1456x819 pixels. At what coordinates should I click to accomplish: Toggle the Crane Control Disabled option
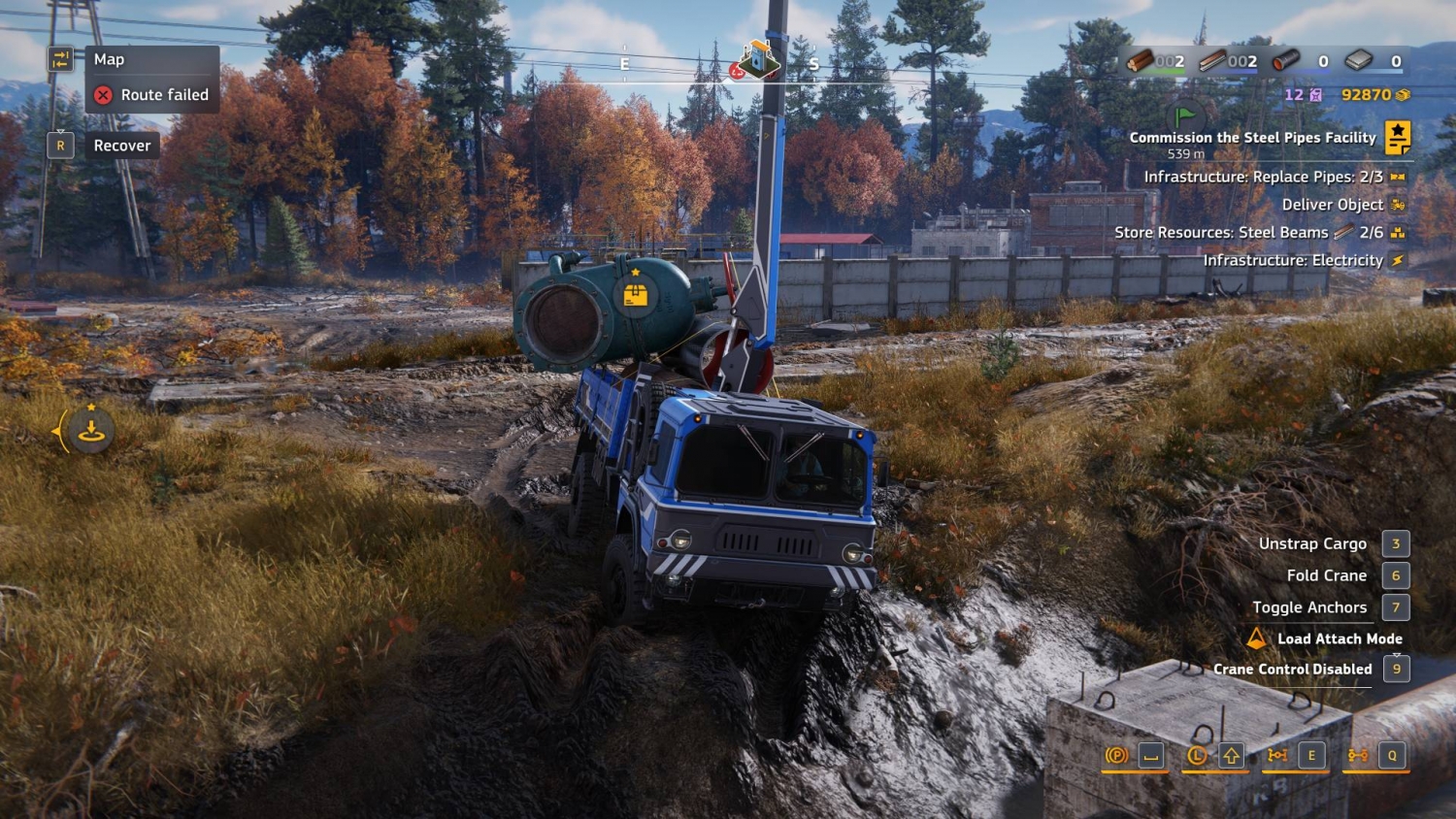click(1292, 669)
